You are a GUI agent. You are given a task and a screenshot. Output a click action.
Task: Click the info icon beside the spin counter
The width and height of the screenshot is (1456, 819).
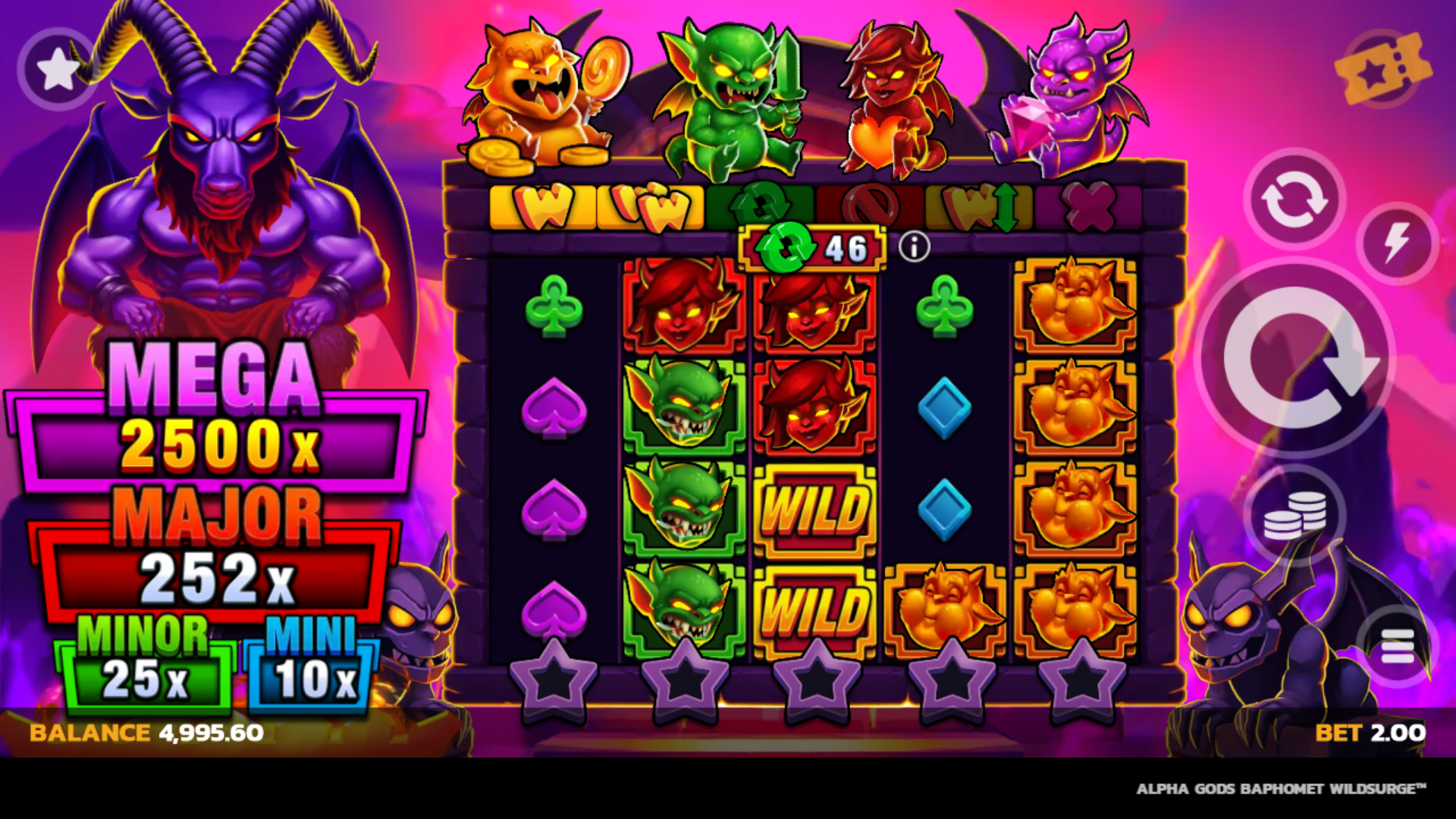coord(915,246)
